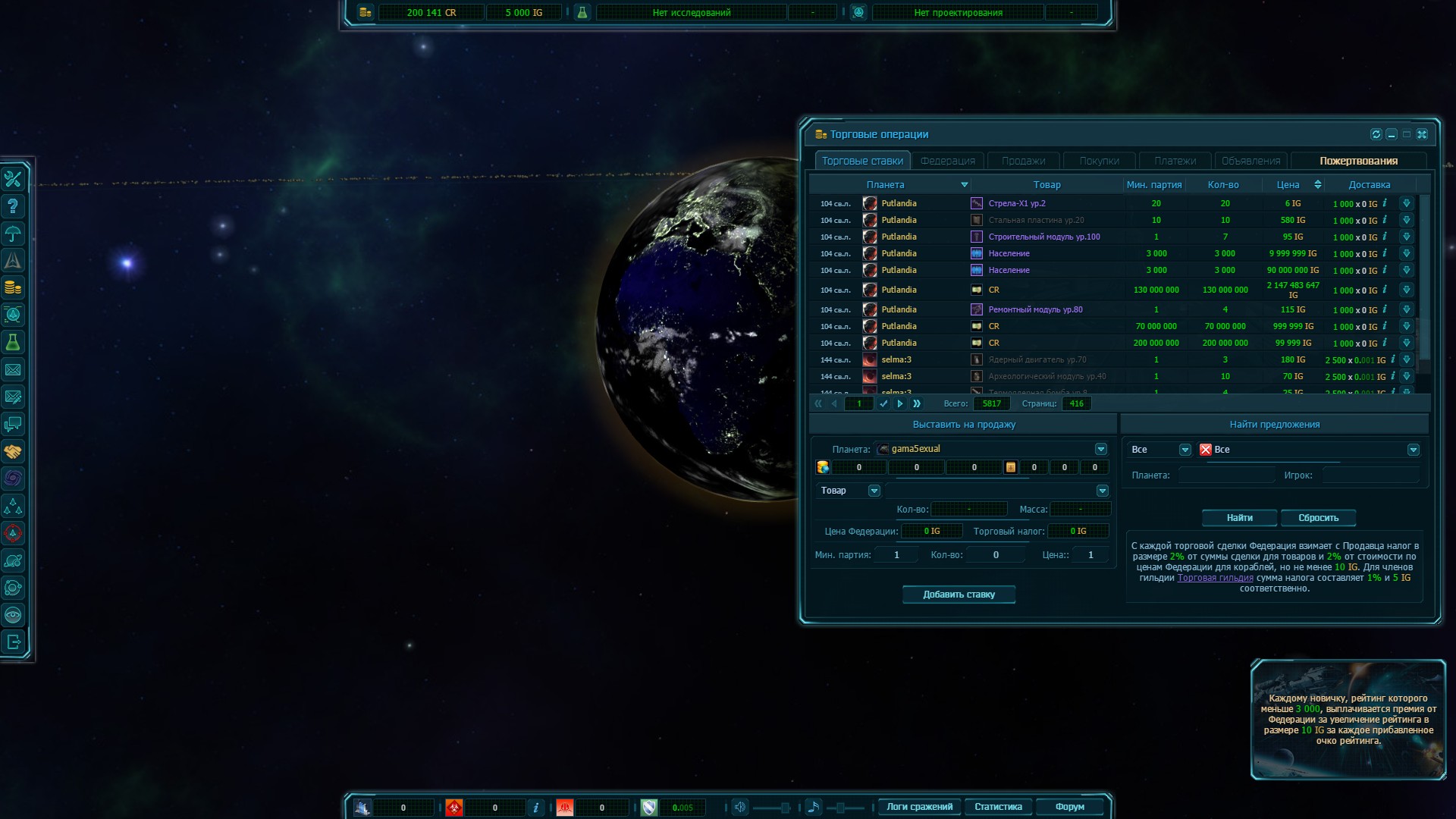Minimize the trade operations window
Screen dimensions: 1456x819
1392,134
